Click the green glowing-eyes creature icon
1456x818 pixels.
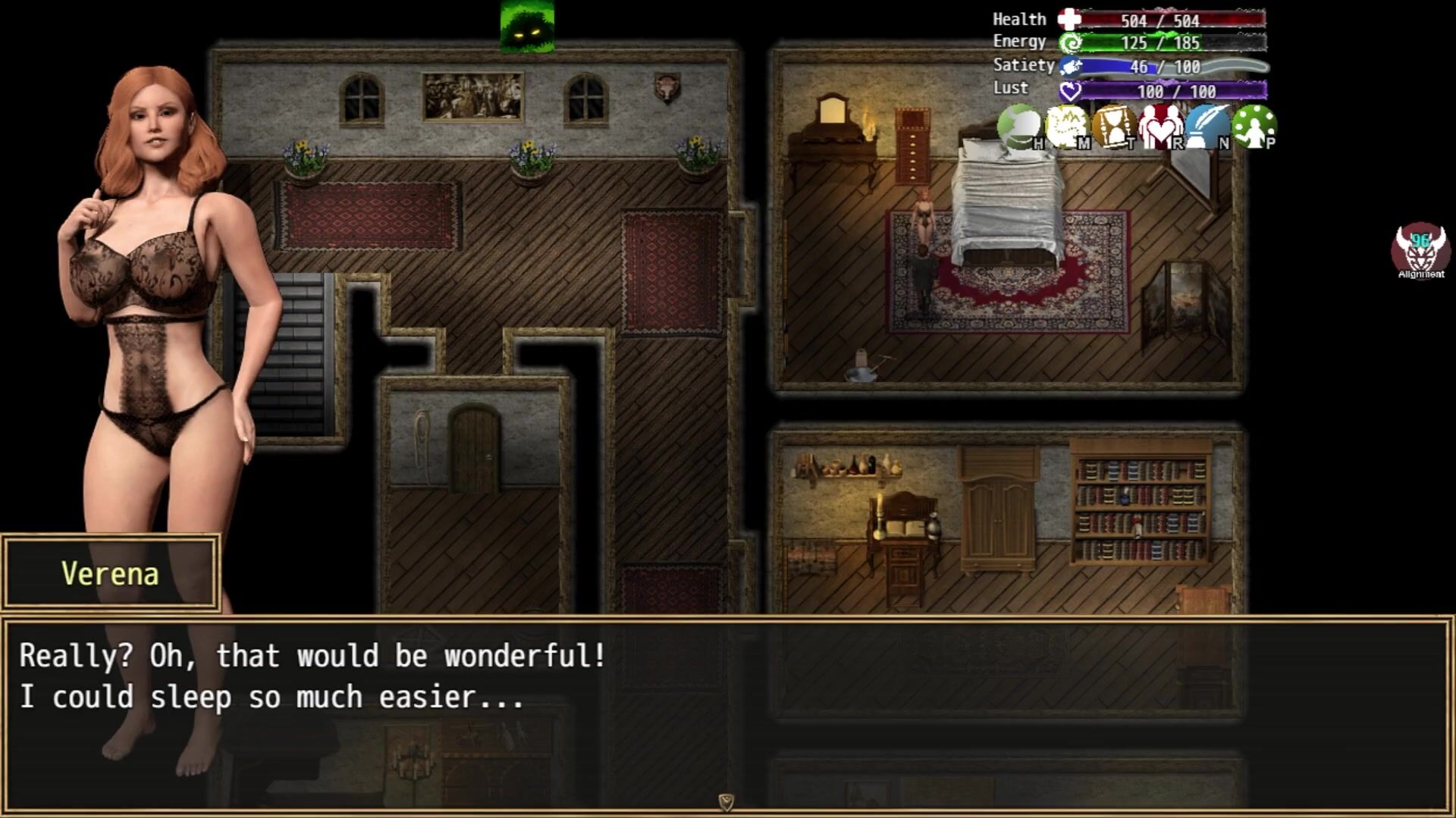(527, 27)
